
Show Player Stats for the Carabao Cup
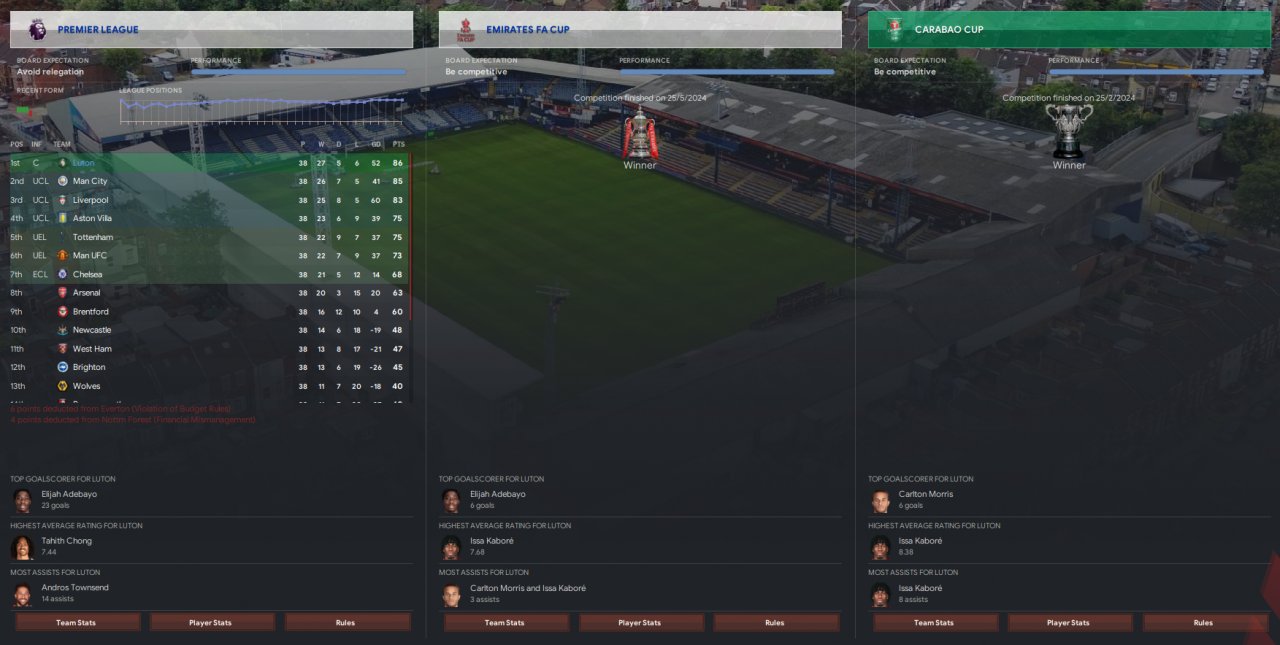pos(1068,622)
